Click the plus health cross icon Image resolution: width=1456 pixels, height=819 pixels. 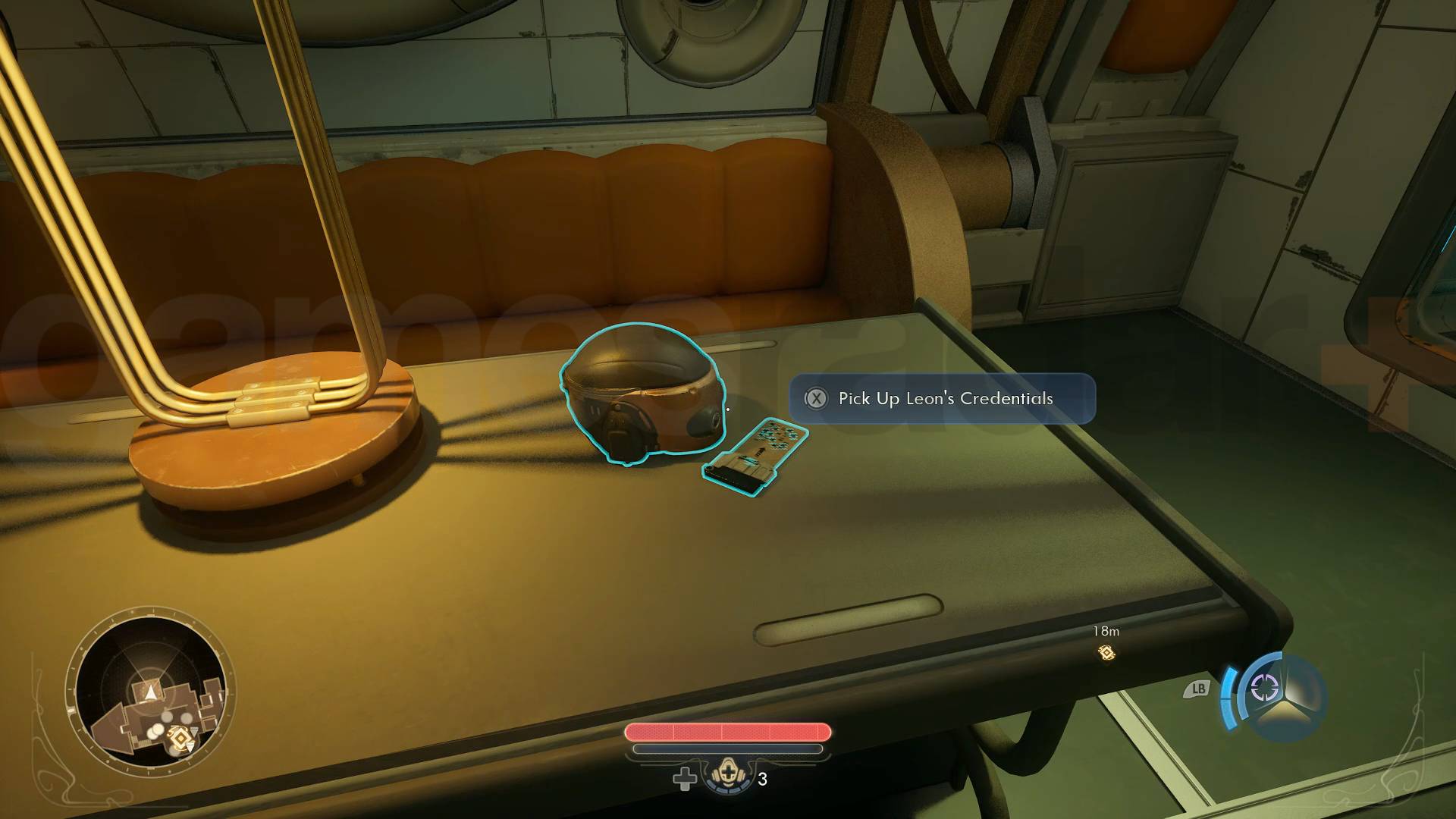[685, 780]
